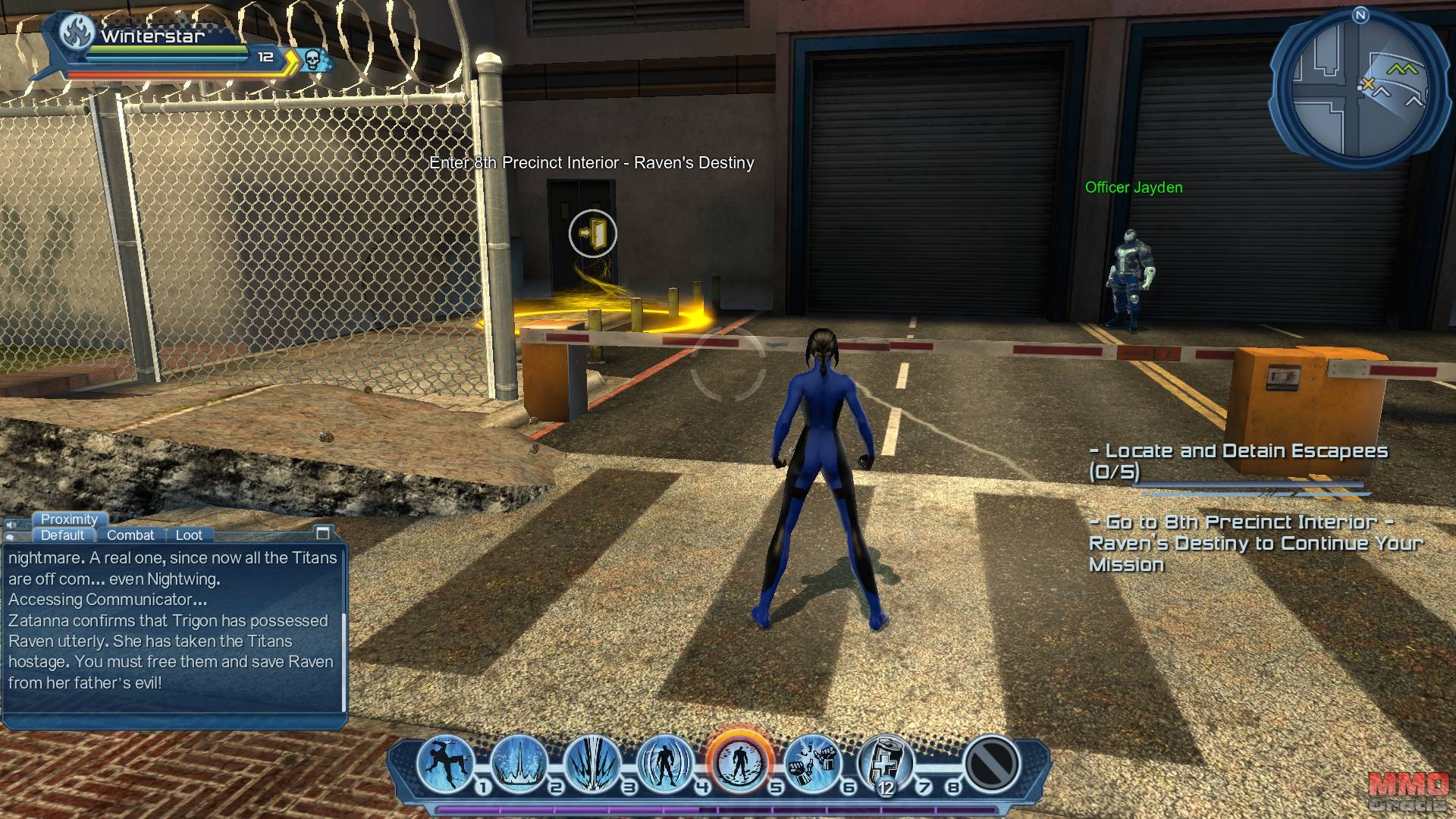Select the Default chat tab
1456x819 pixels.
(63, 535)
